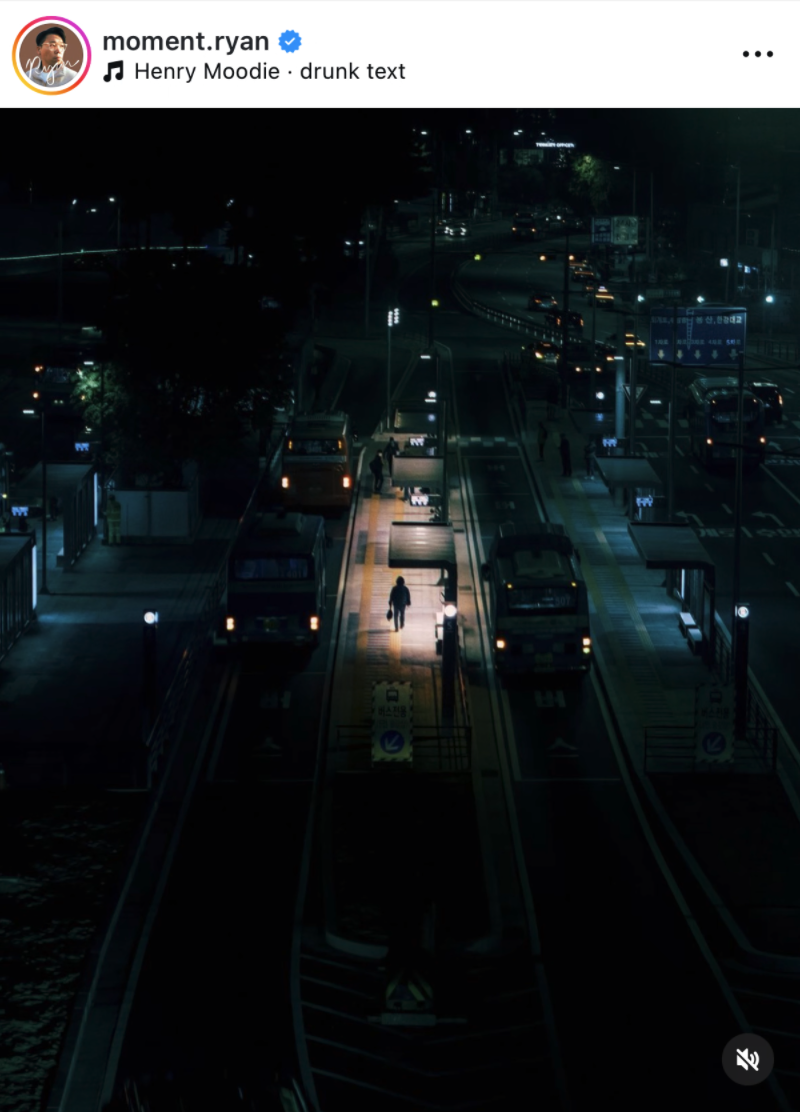The width and height of the screenshot is (800, 1112).
Task: Open moment.ryan's profile picture
Action: (x=51, y=55)
